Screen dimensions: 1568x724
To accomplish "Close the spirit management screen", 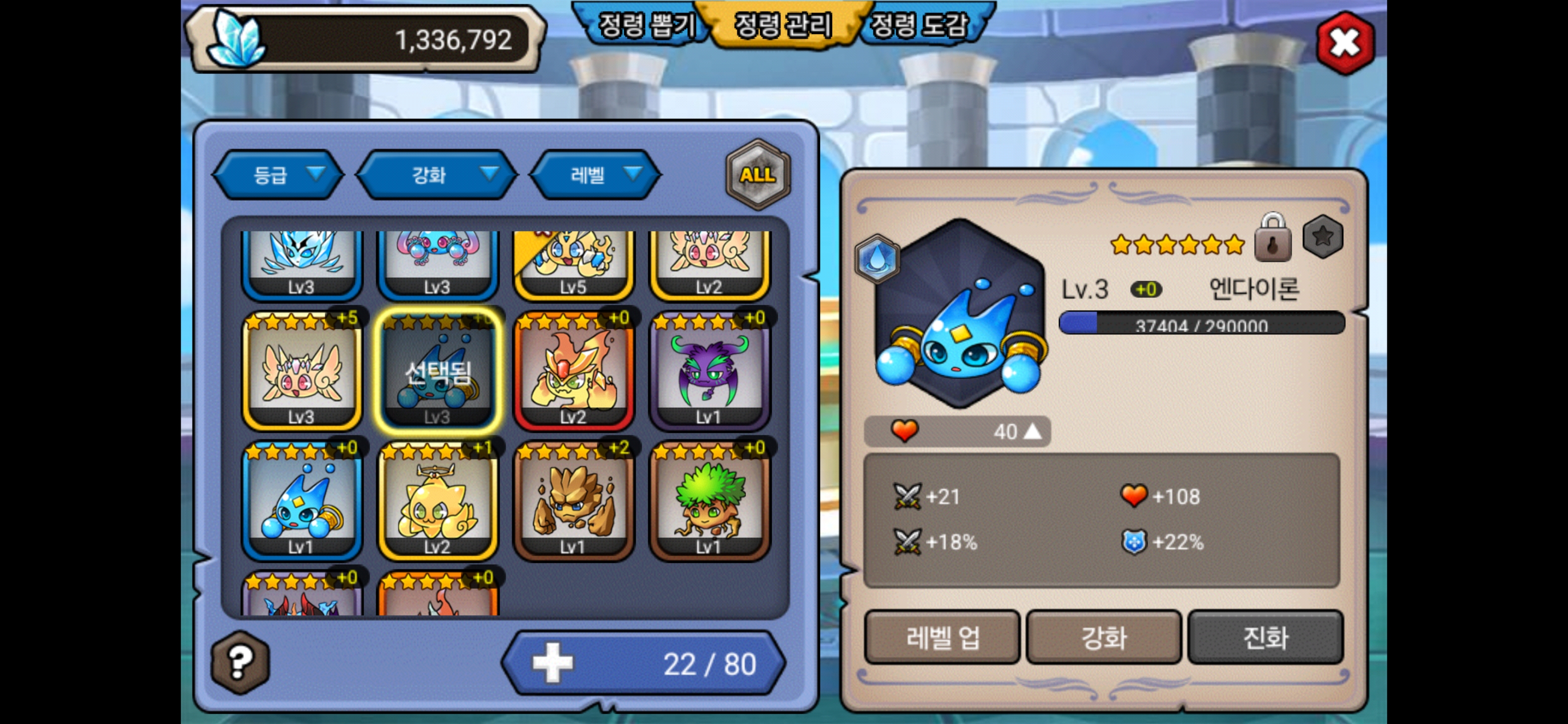I will point(1344,43).
